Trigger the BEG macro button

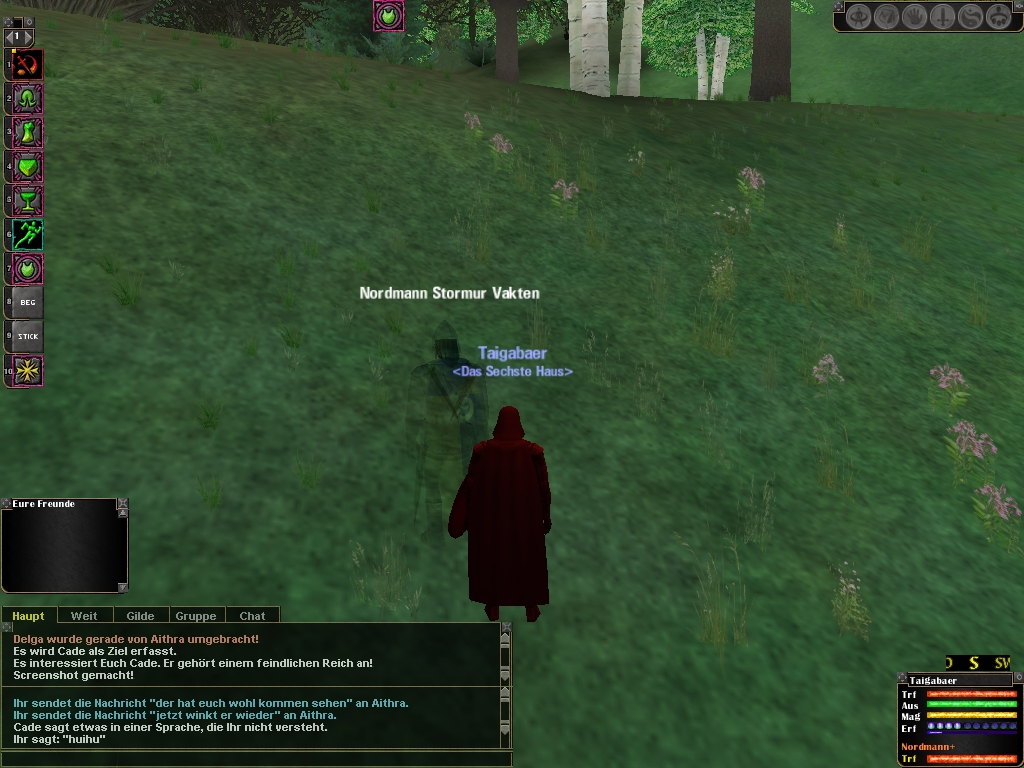[27, 302]
